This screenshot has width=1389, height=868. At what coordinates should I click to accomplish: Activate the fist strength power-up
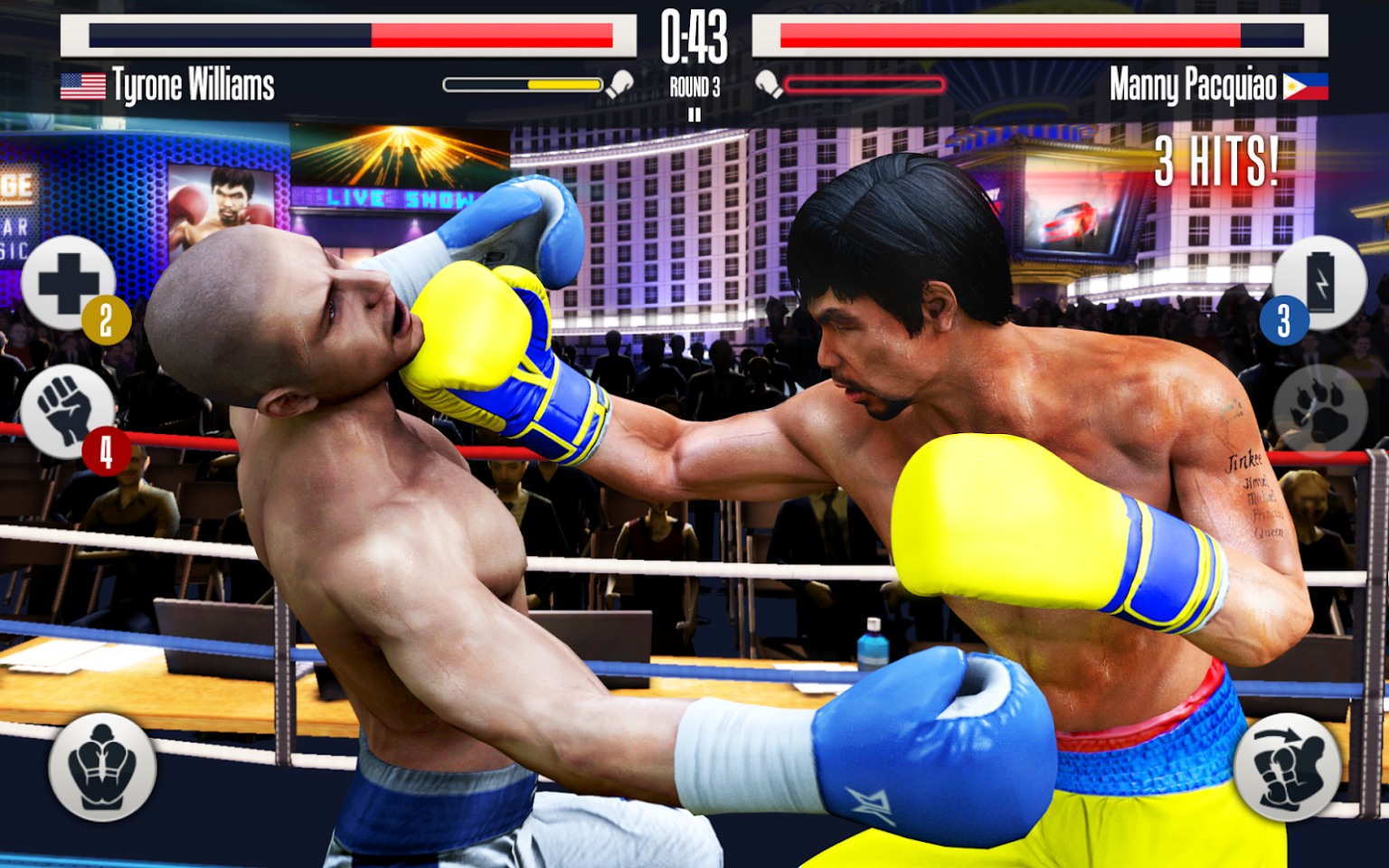click(68, 413)
